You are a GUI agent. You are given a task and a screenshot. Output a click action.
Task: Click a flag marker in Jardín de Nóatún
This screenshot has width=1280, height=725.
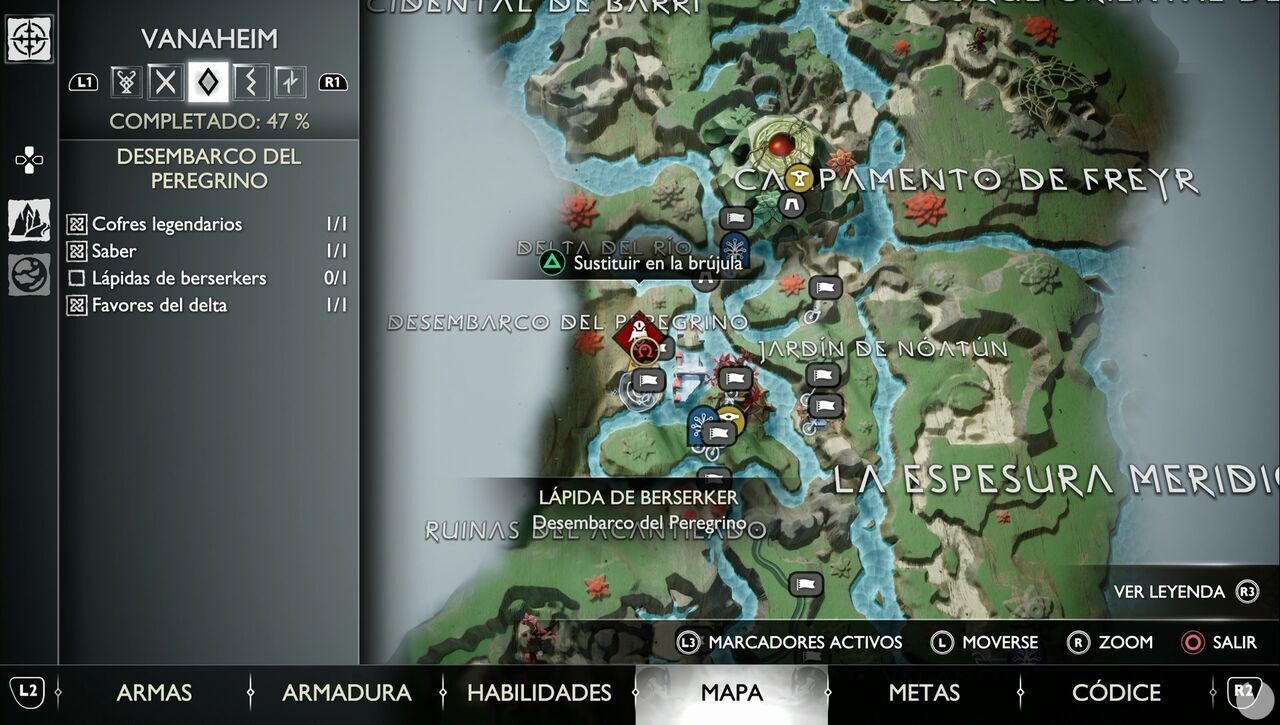point(822,376)
